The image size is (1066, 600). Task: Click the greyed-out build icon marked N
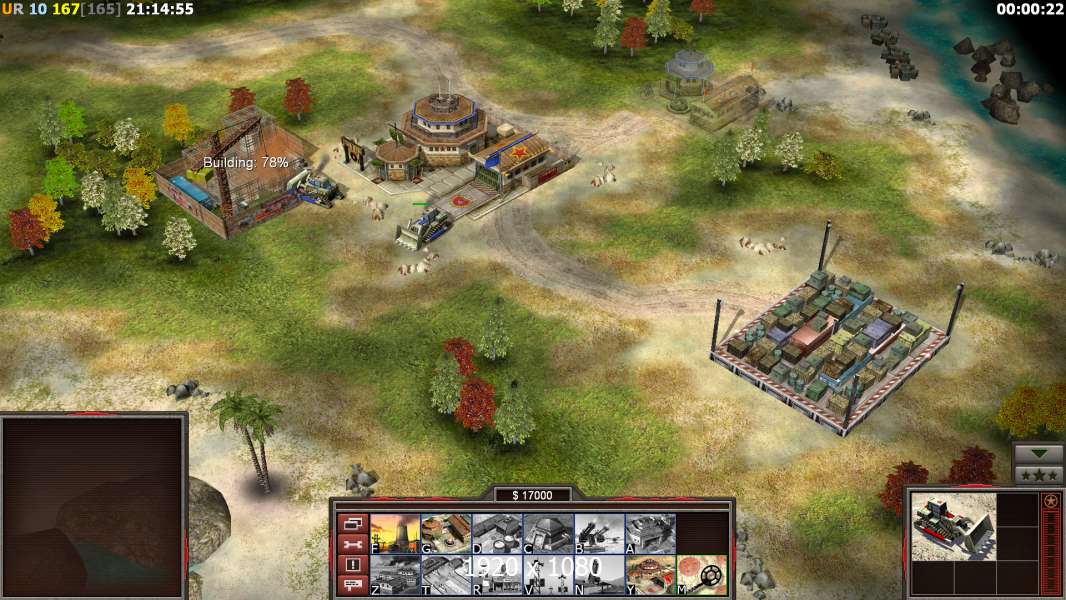599,575
